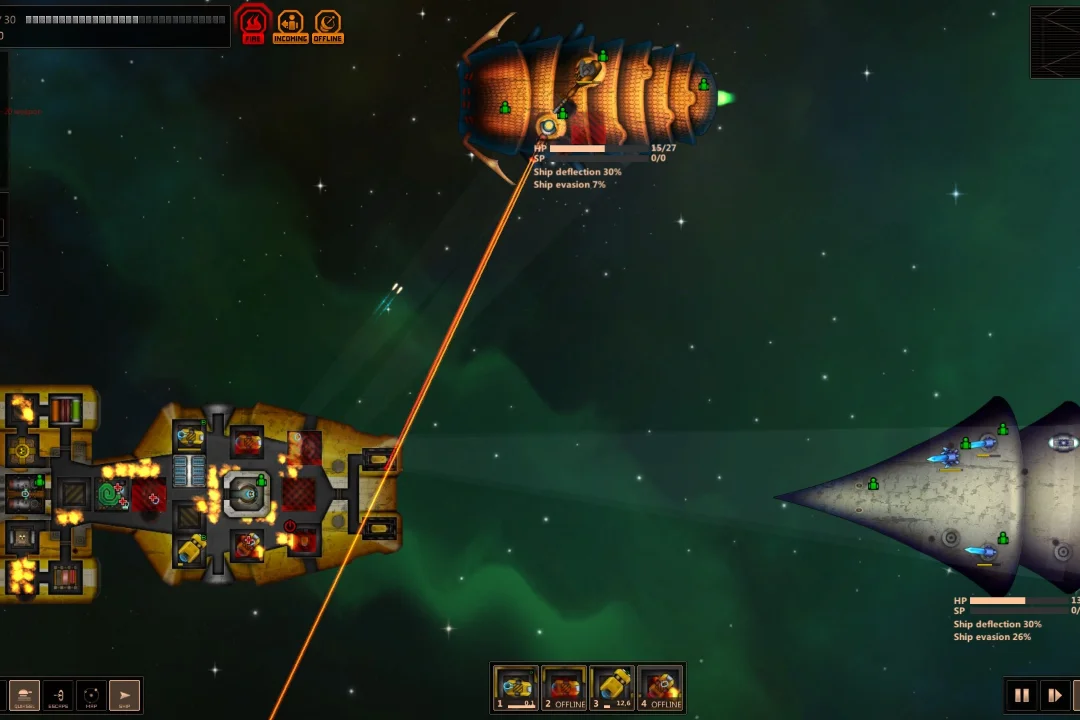
Task: Open the sector minimap panel
Action: pos(1055,42)
